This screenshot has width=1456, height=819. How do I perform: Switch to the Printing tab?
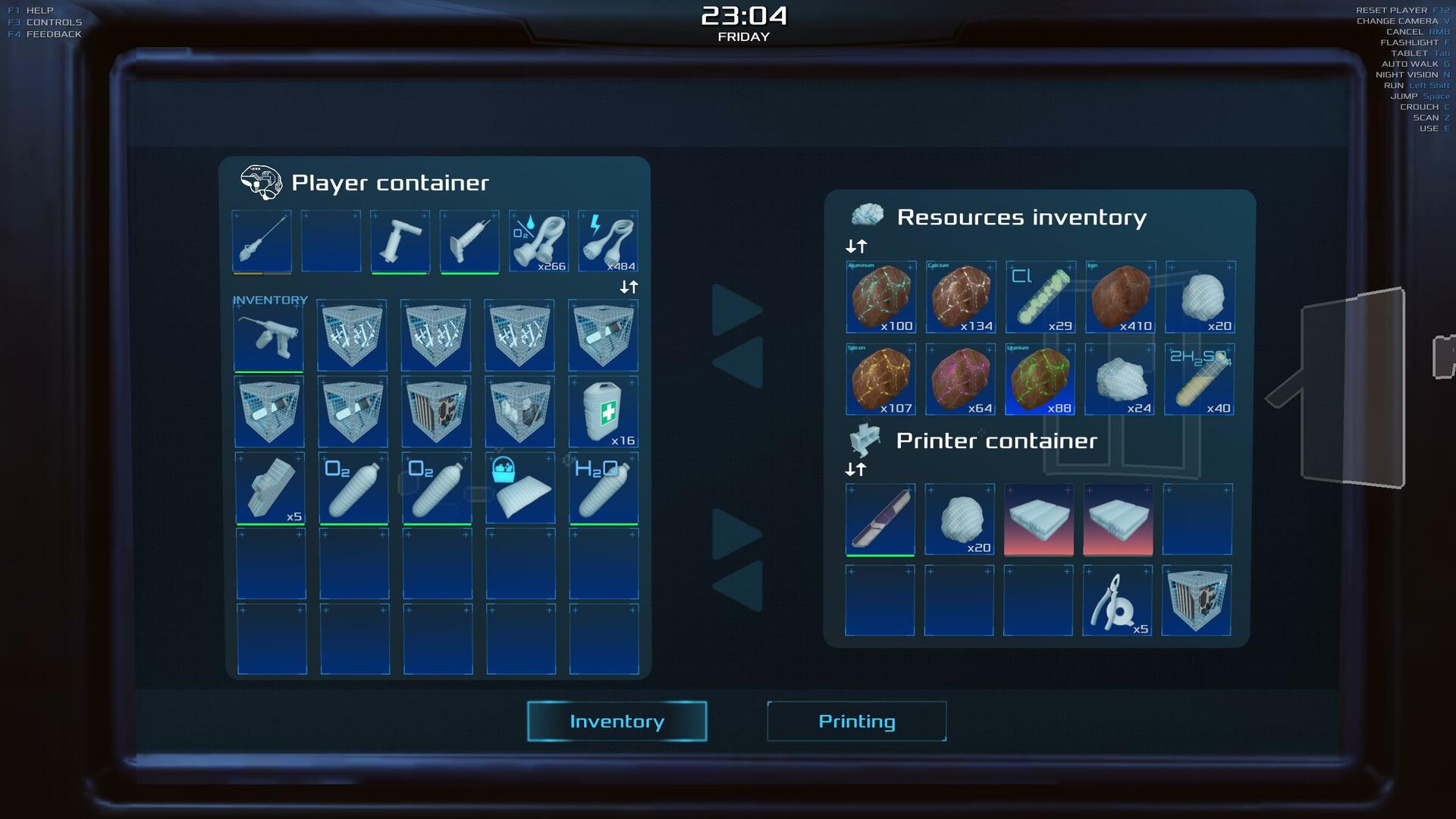click(856, 721)
